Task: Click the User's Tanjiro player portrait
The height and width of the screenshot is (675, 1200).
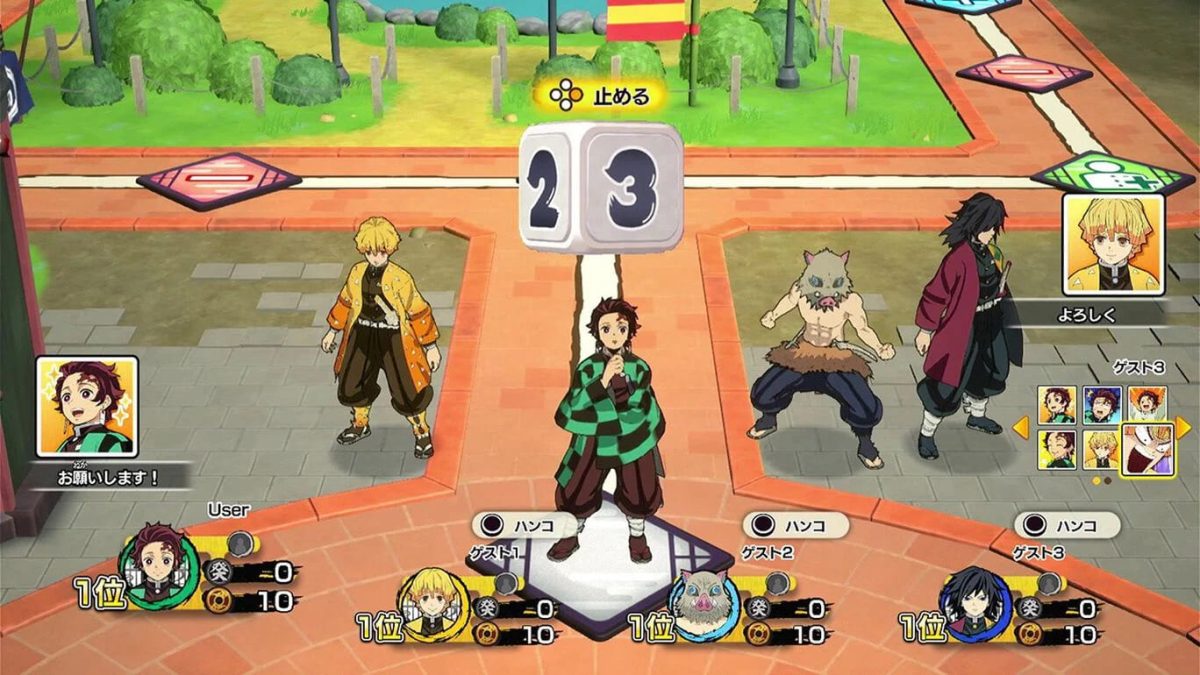Action: pyautogui.click(x=159, y=565)
